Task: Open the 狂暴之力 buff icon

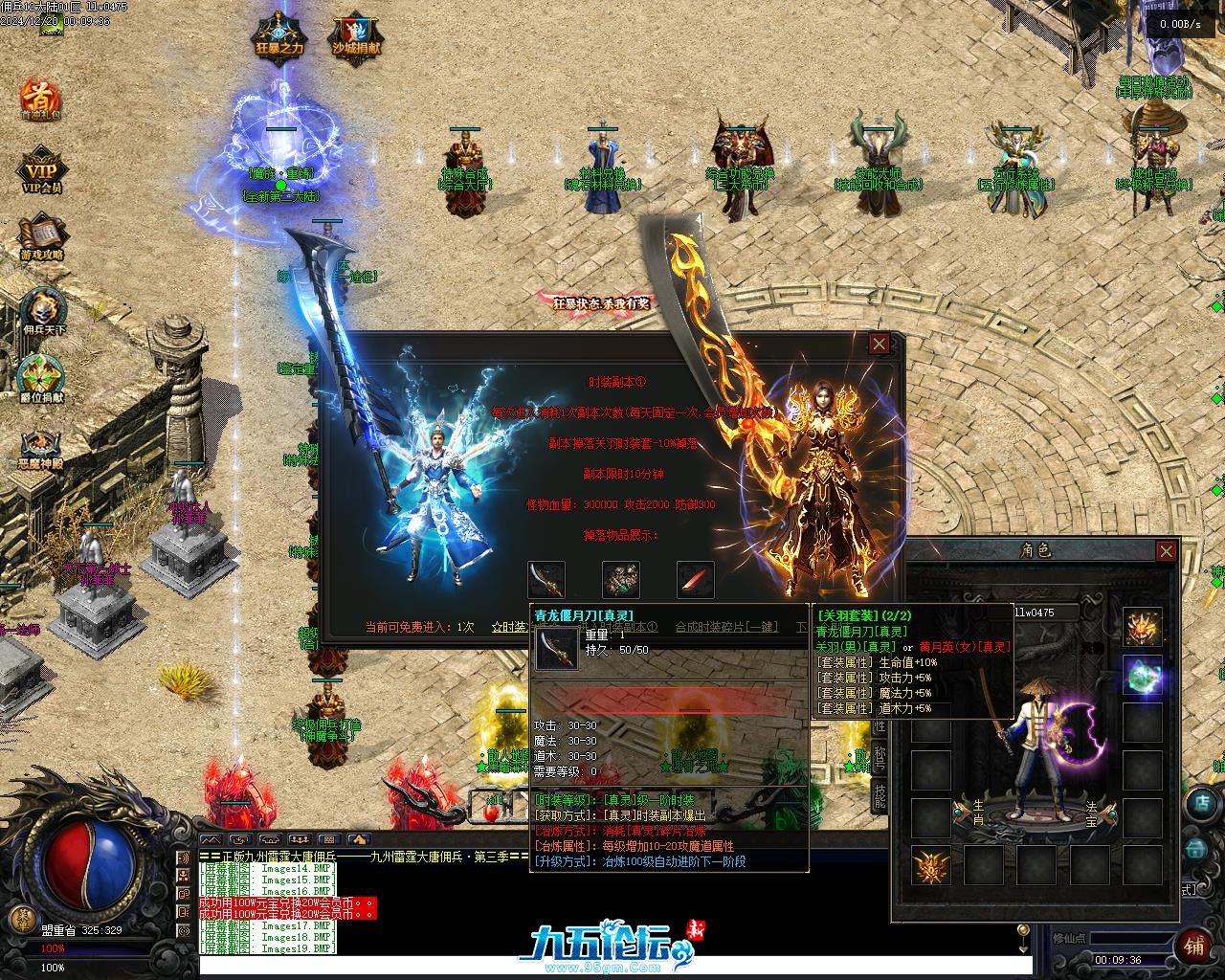Action: click(x=280, y=36)
